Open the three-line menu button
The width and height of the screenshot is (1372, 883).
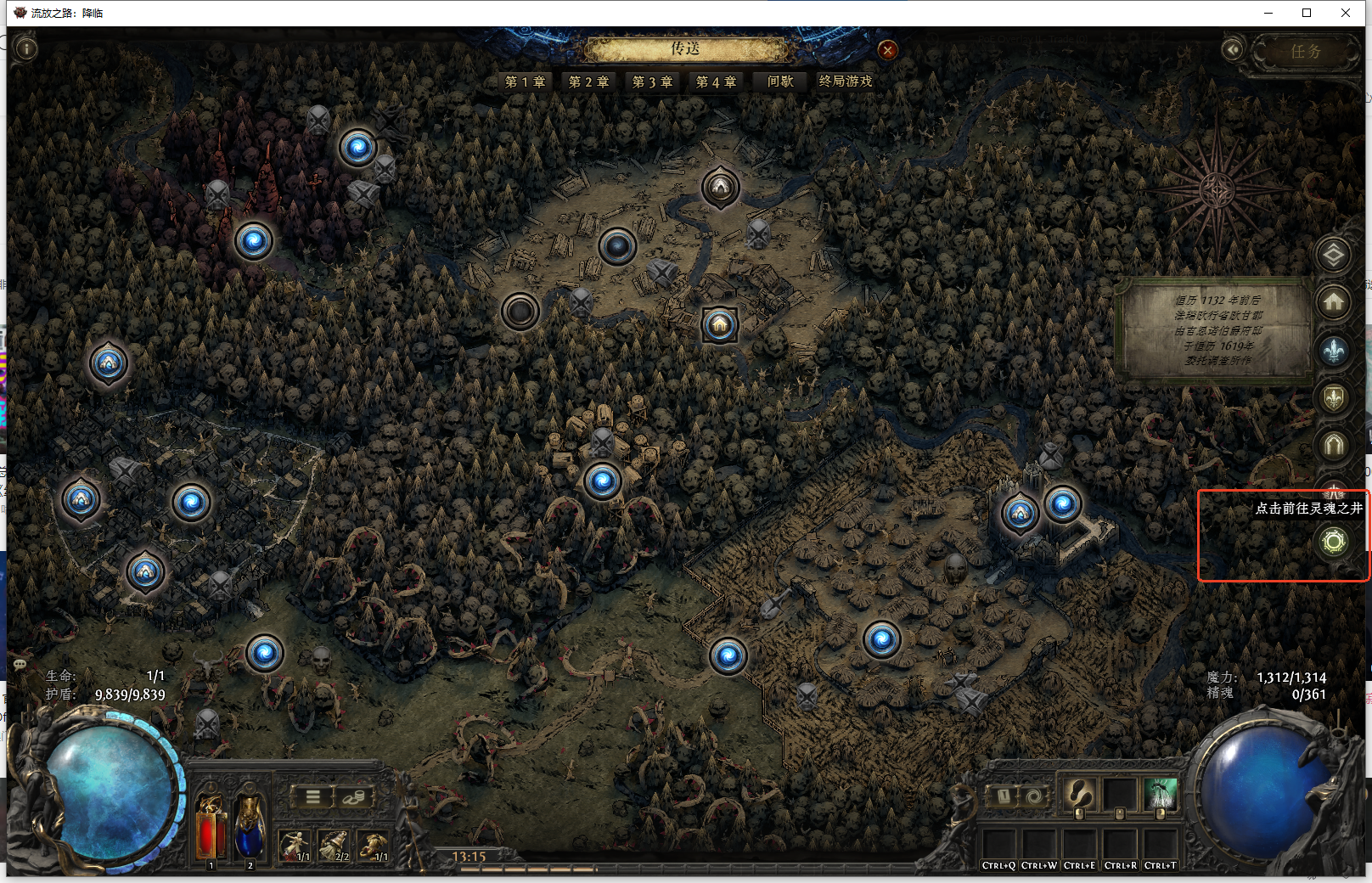pyautogui.click(x=313, y=796)
